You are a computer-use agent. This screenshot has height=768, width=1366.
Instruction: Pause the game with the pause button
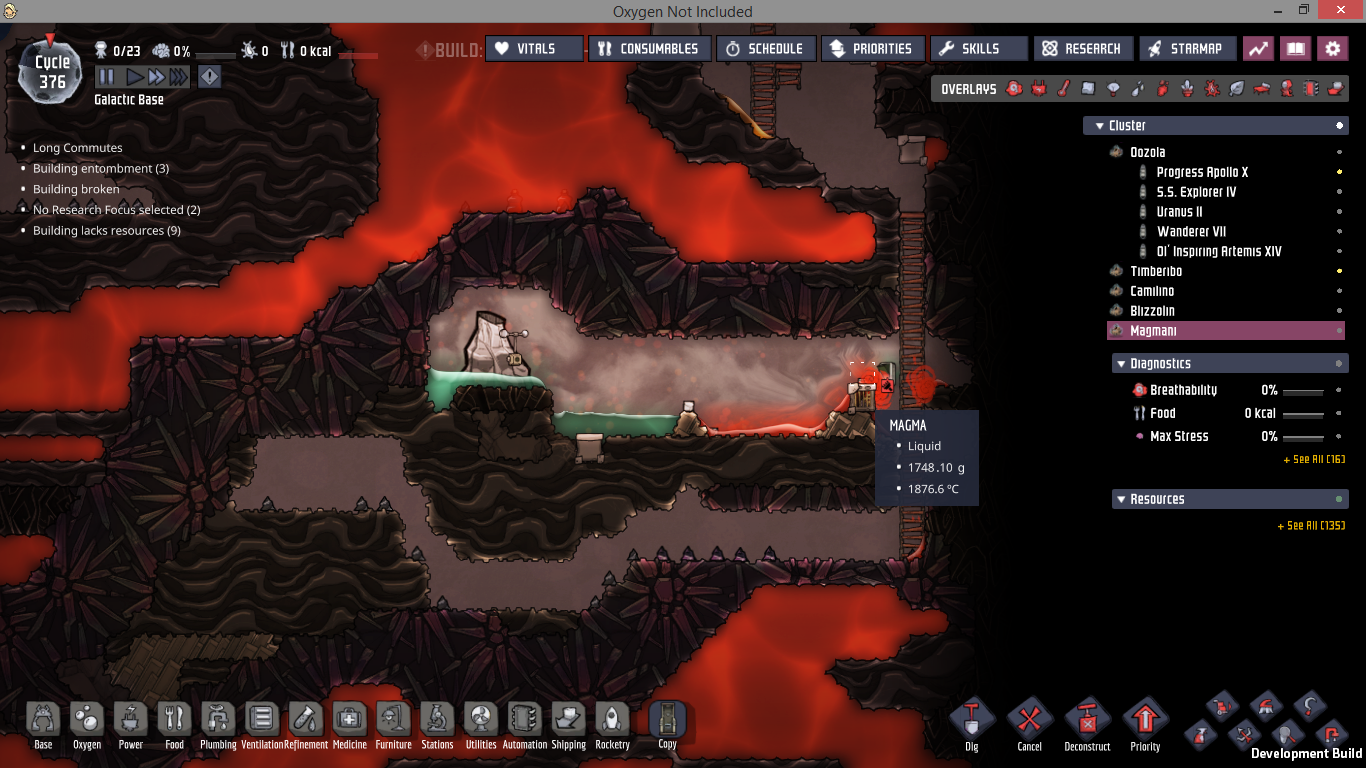[x=106, y=77]
